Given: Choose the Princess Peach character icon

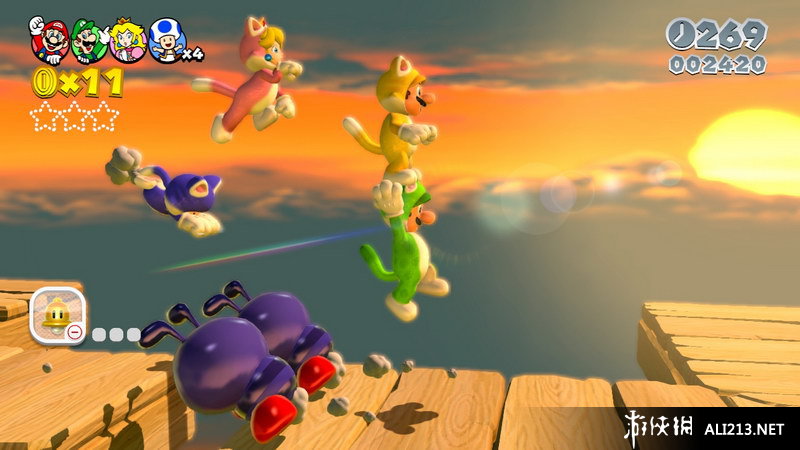Looking at the screenshot, I should point(128,41).
